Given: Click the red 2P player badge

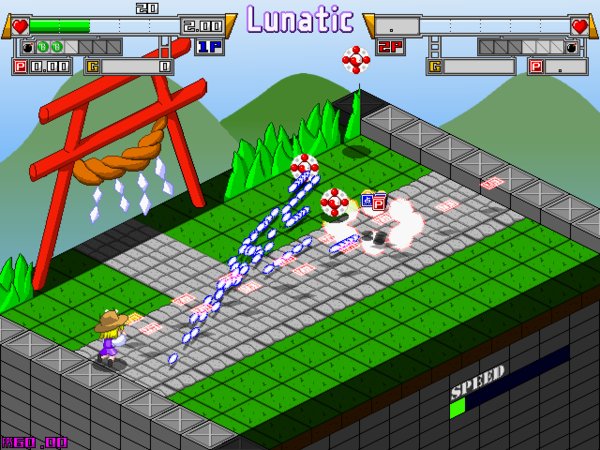Looking at the screenshot, I should click(390, 46).
